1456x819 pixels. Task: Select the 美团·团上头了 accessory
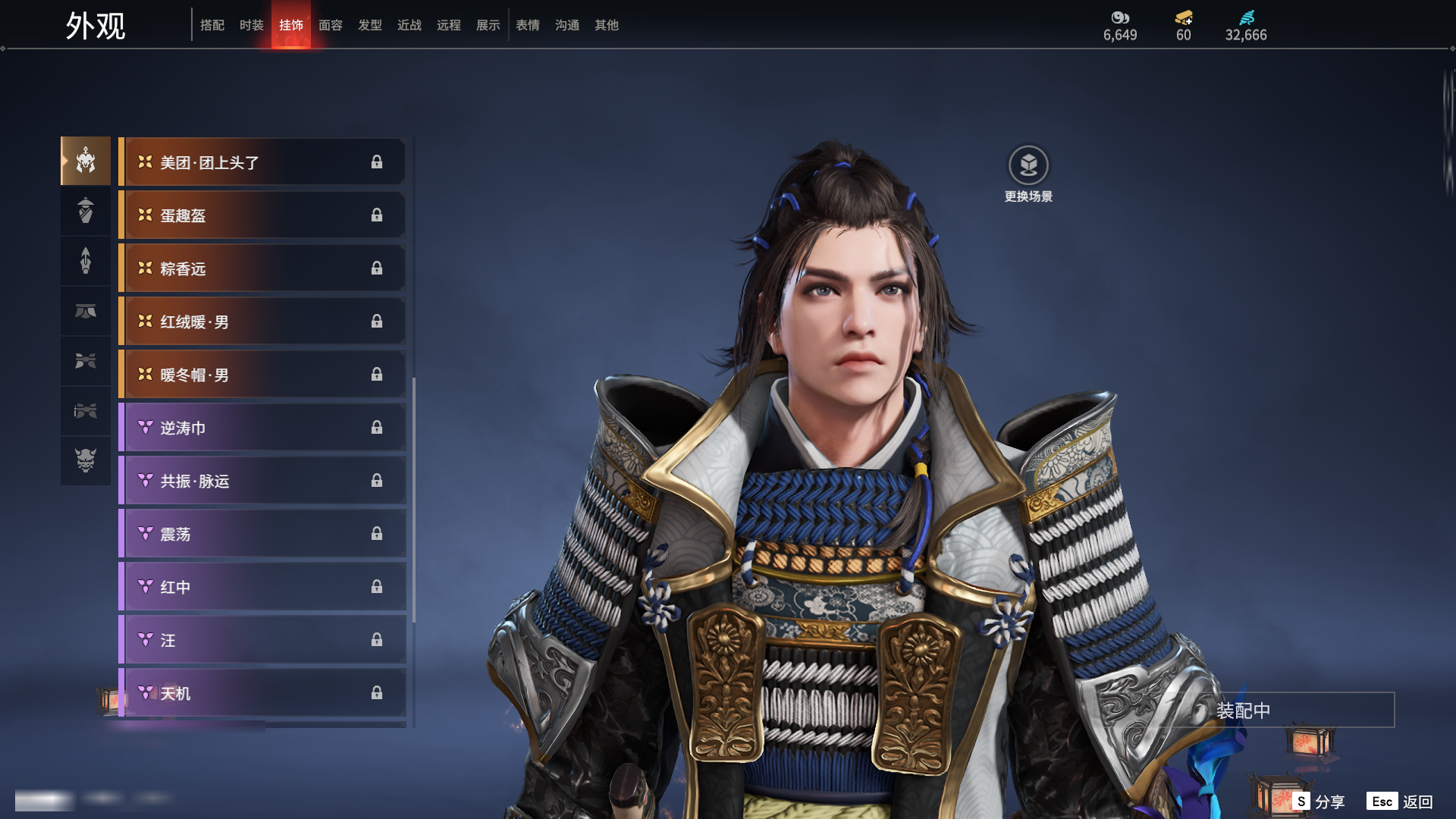pyautogui.click(x=262, y=162)
